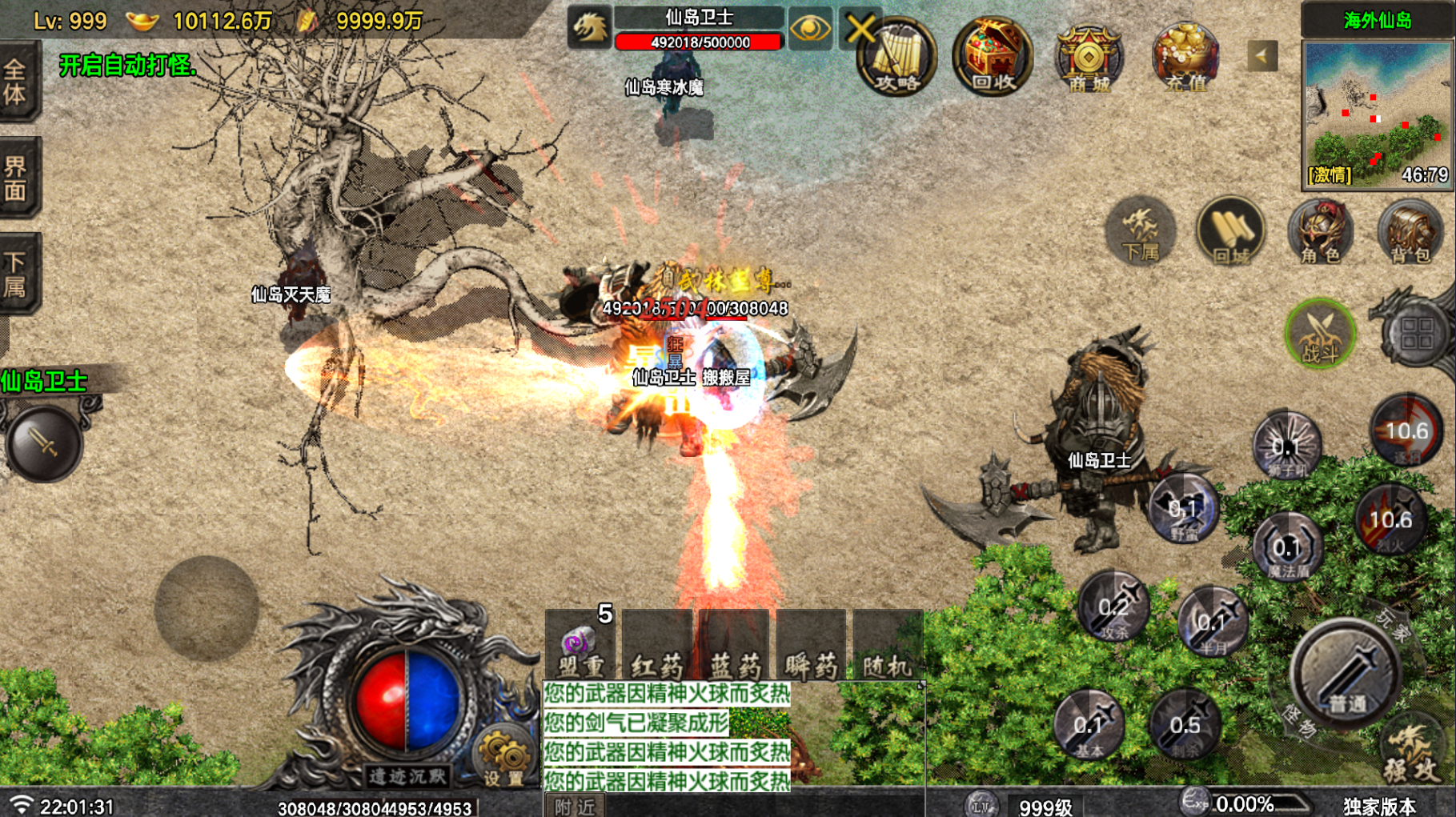Viewport: 1456px width, 817px height.
Task: Switch to the 界面 tab
Action: coord(18,178)
